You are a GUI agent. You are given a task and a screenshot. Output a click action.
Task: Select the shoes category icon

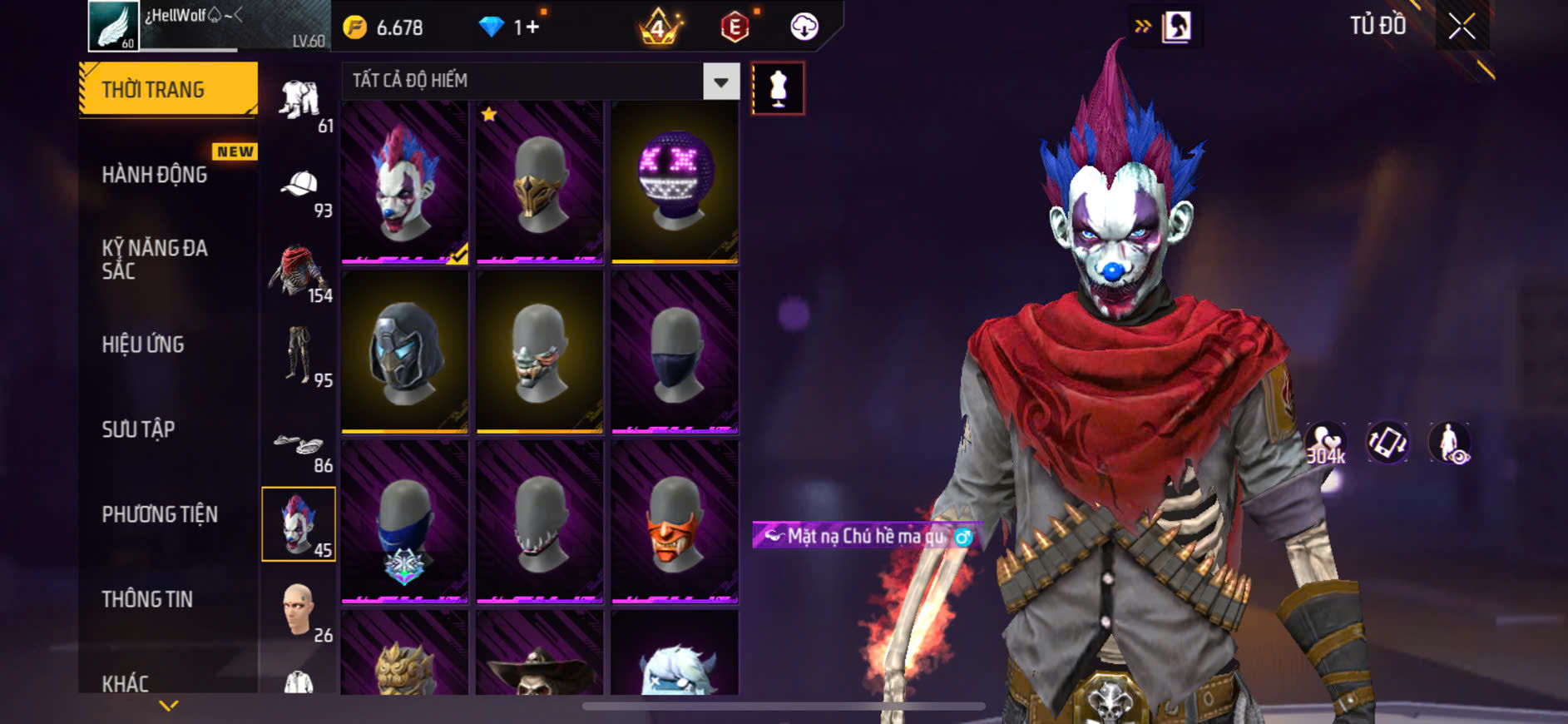(300, 445)
